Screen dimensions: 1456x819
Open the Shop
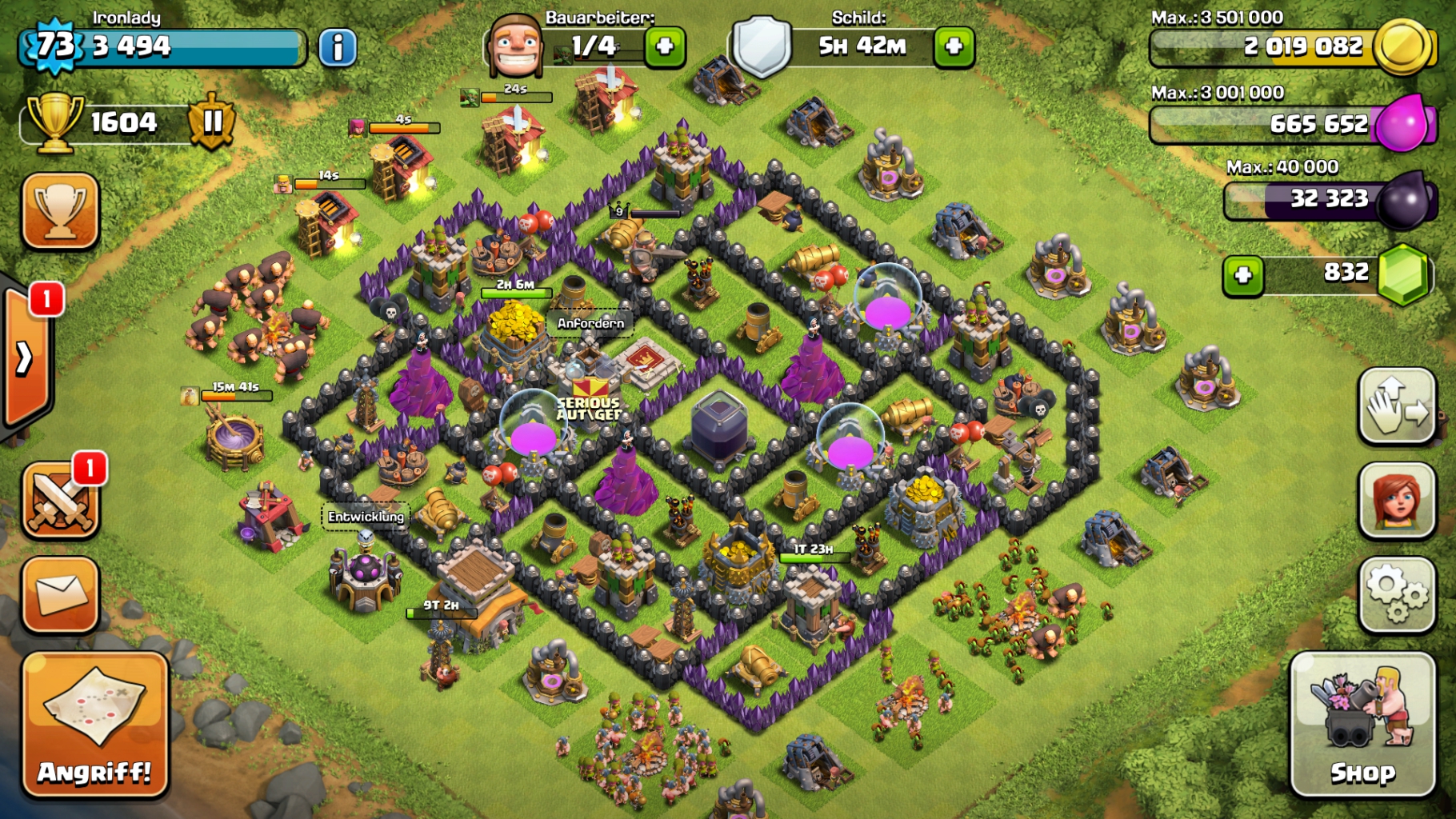pos(1362,725)
